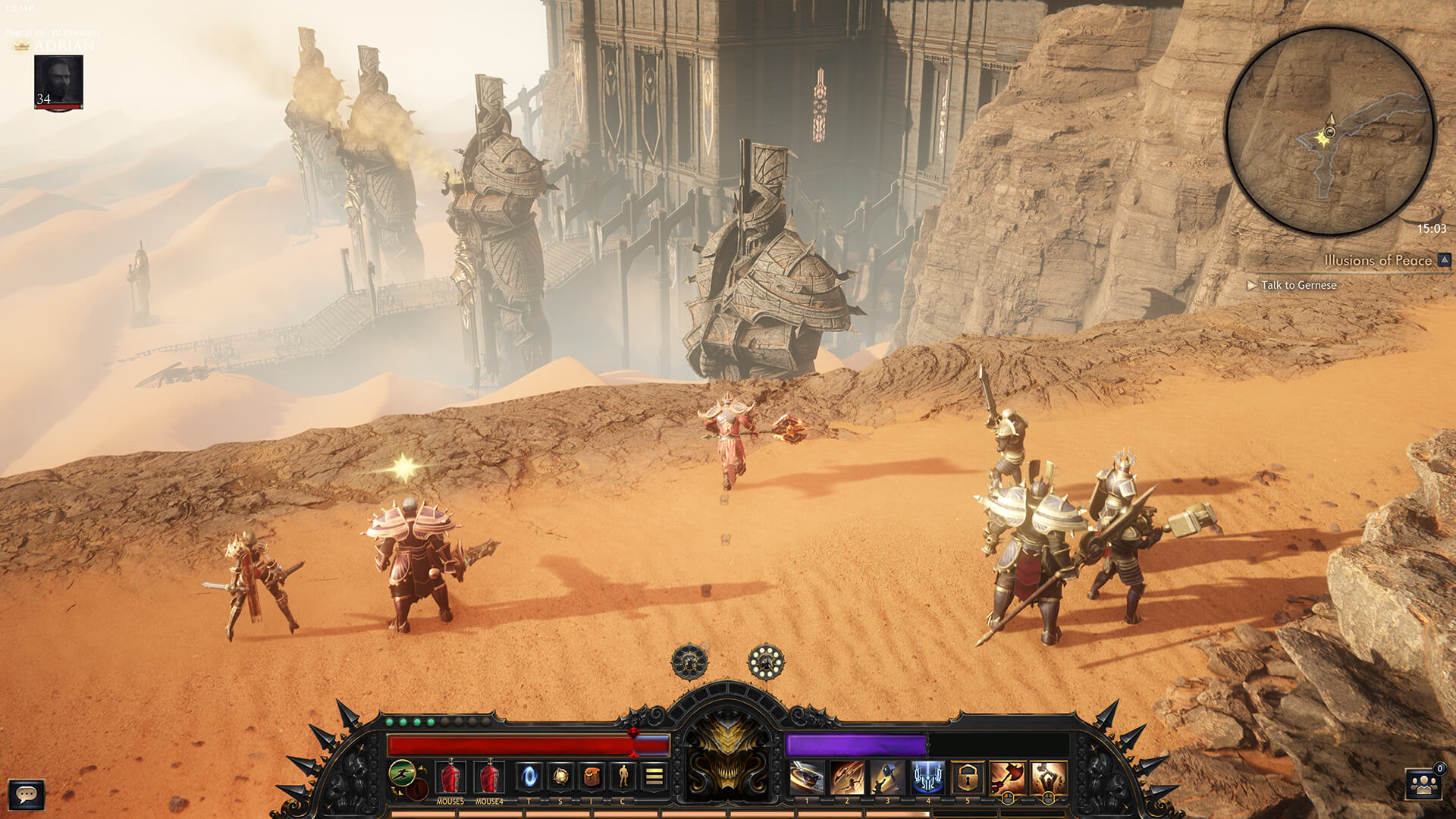Open the skill panel orb icon
Image resolution: width=1456 pixels, height=819 pixels.
point(560,776)
